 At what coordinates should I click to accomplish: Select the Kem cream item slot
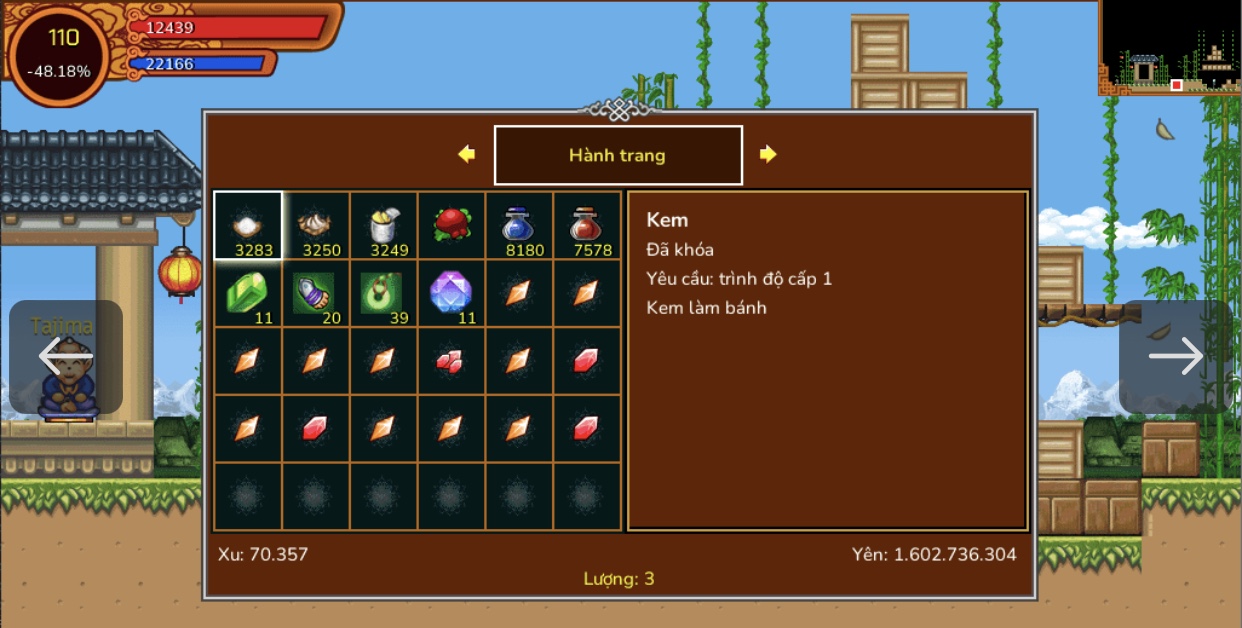tap(248, 226)
